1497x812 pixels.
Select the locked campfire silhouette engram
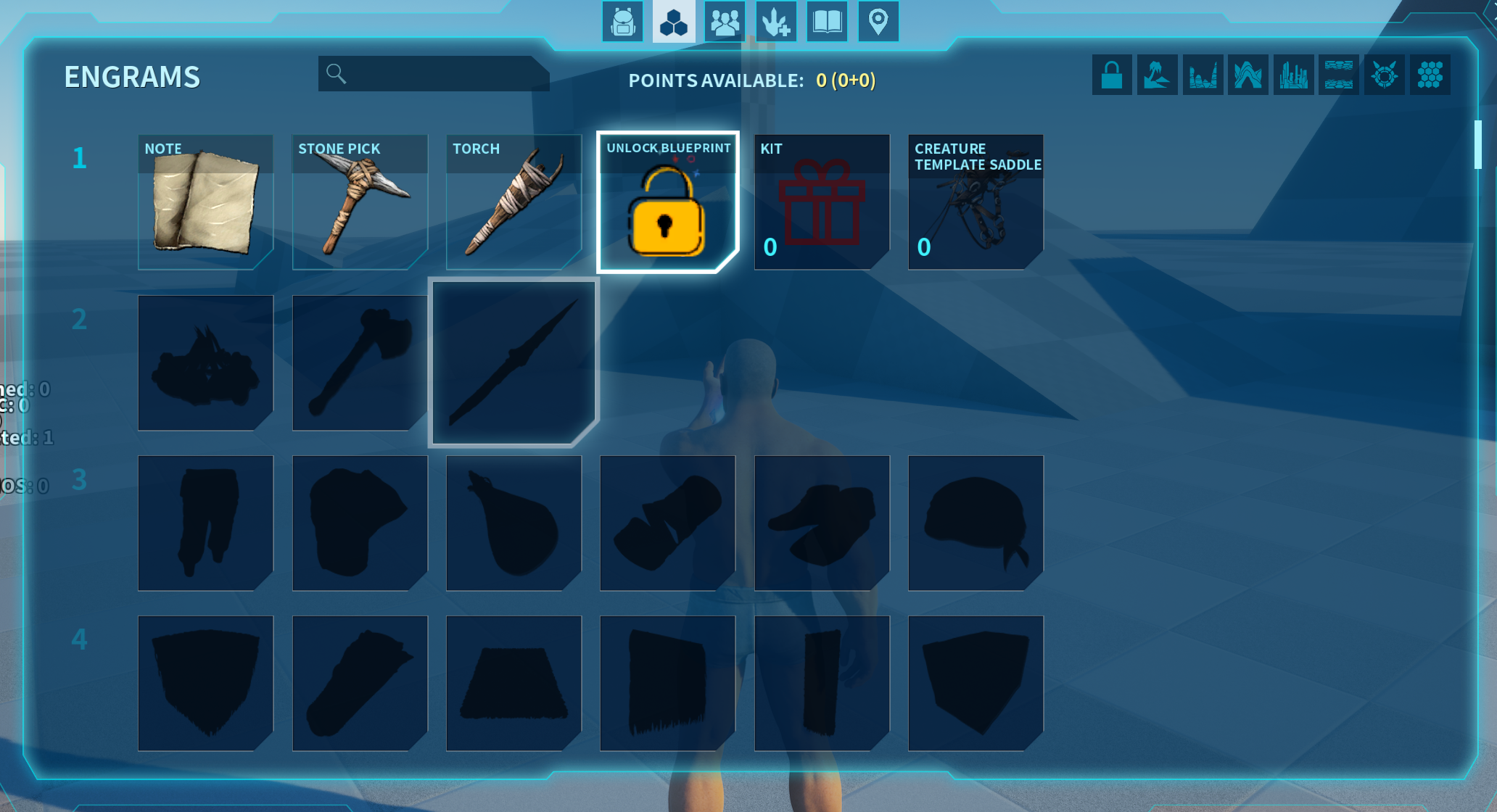(x=205, y=362)
